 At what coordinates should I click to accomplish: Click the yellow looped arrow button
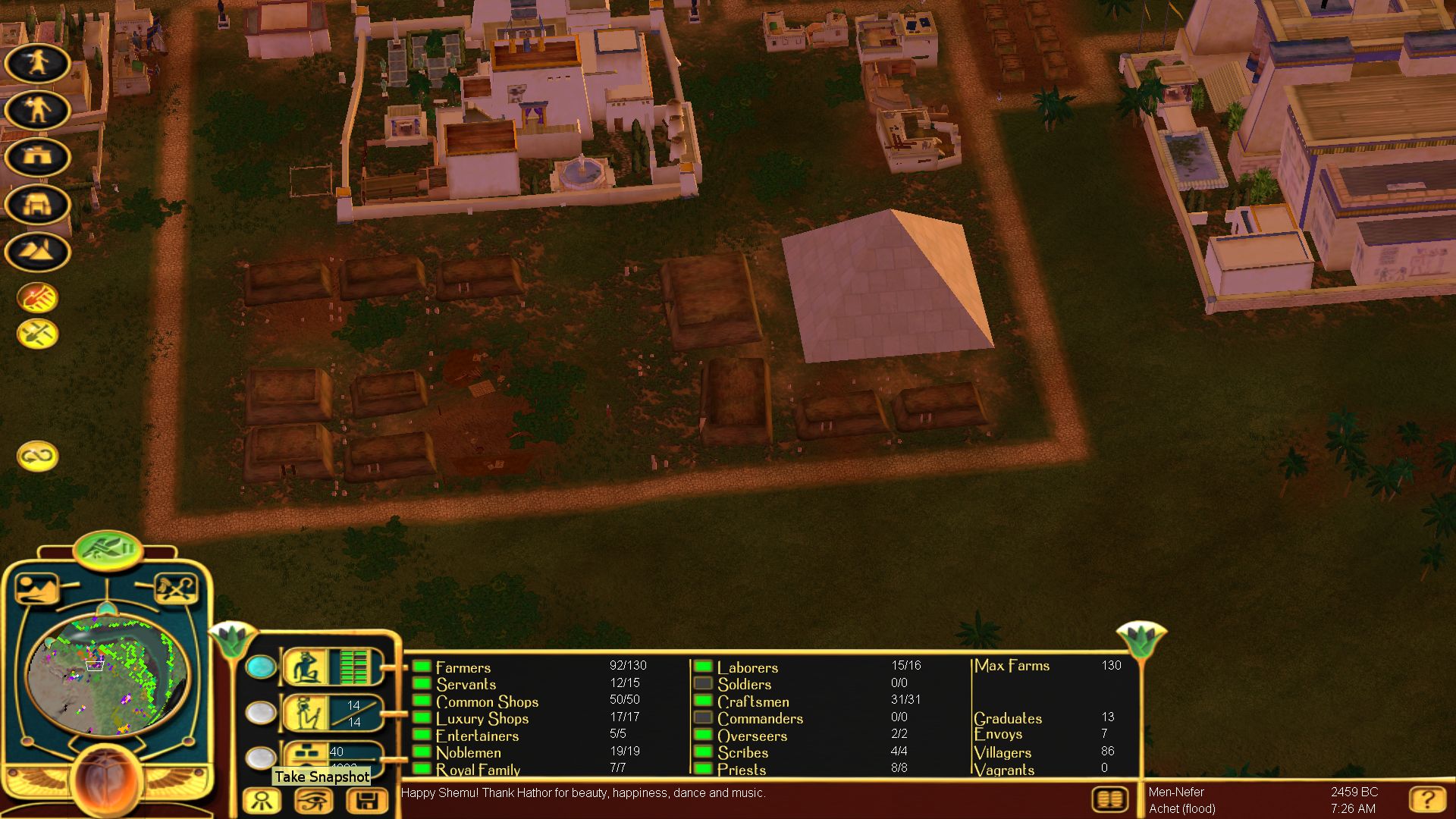click(37, 456)
